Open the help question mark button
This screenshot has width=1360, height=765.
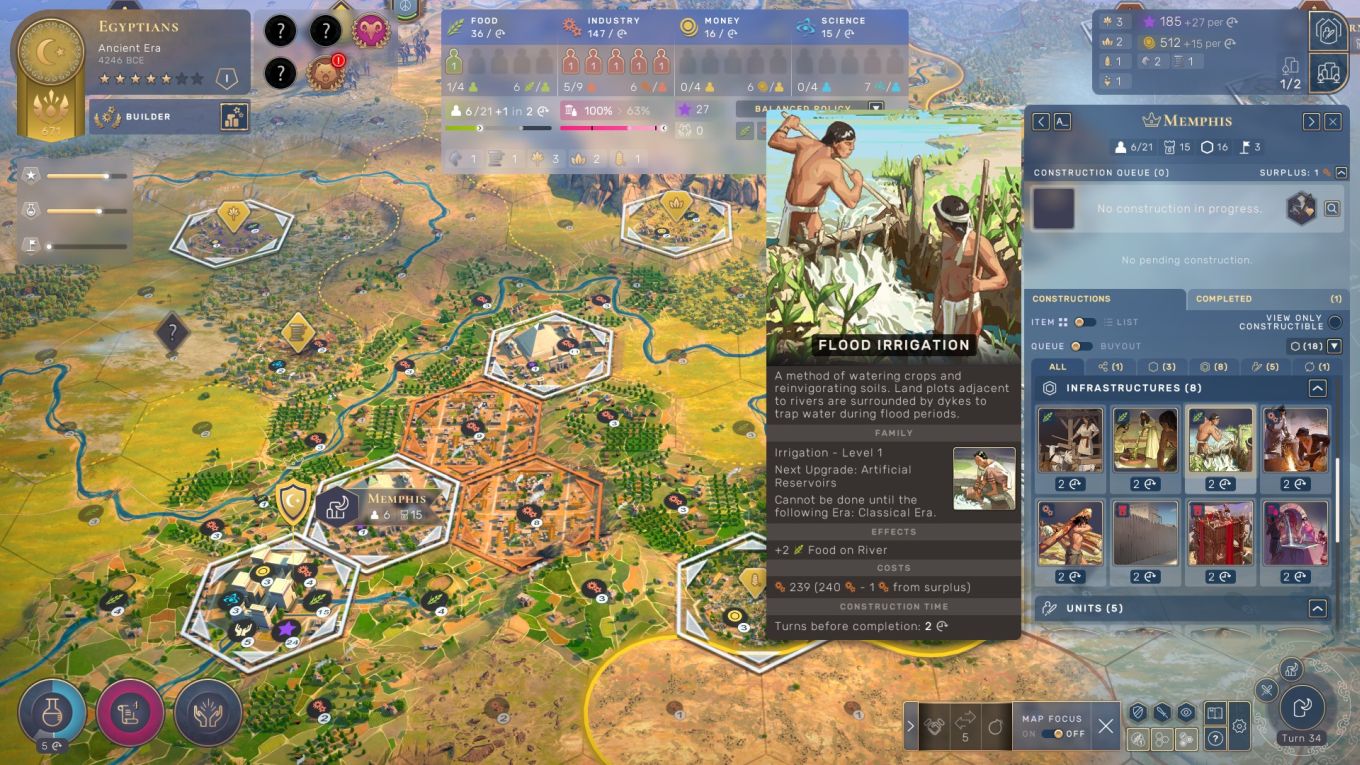coord(1215,739)
